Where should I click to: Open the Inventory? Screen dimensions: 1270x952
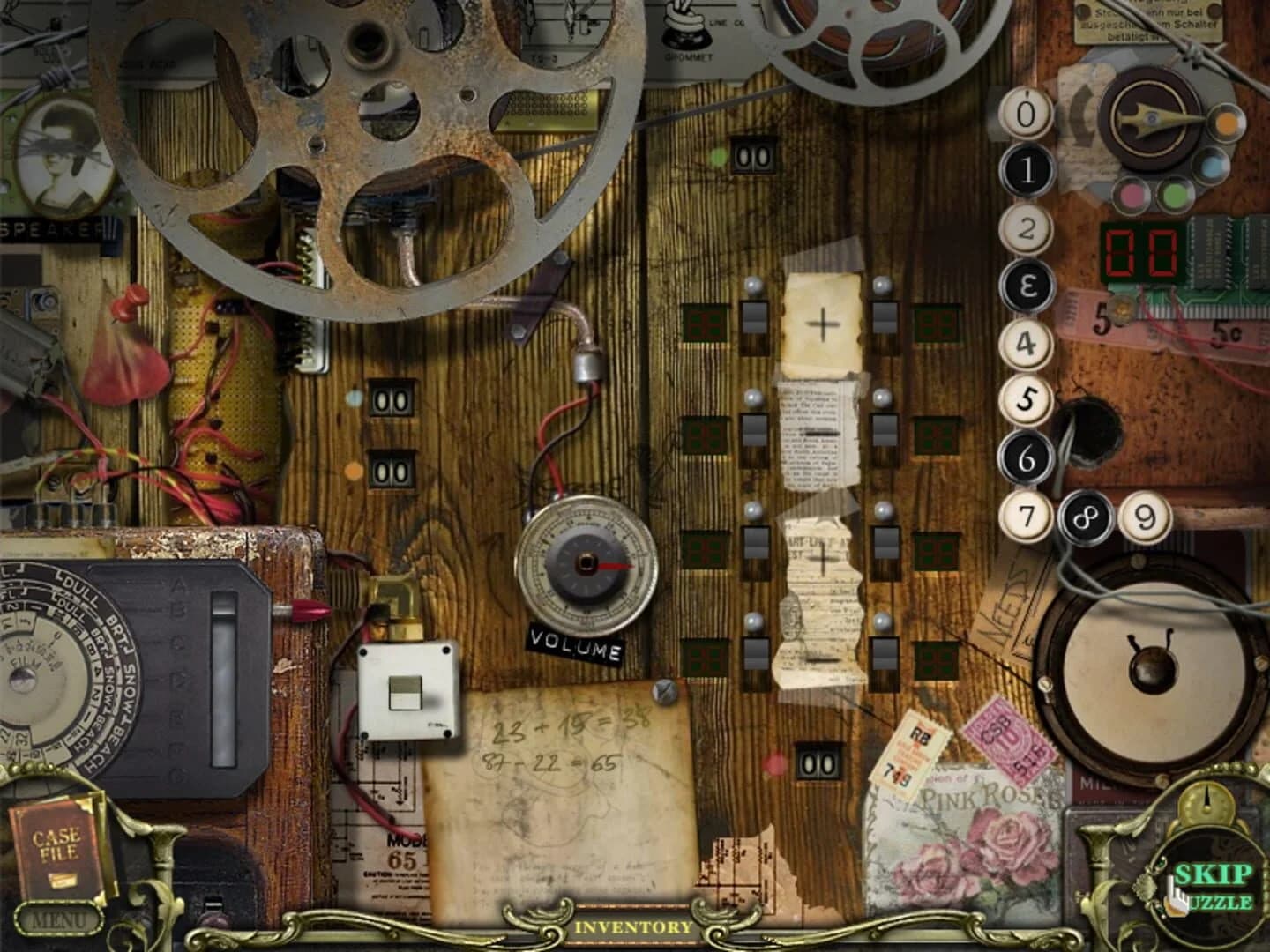[x=634, y=927]
